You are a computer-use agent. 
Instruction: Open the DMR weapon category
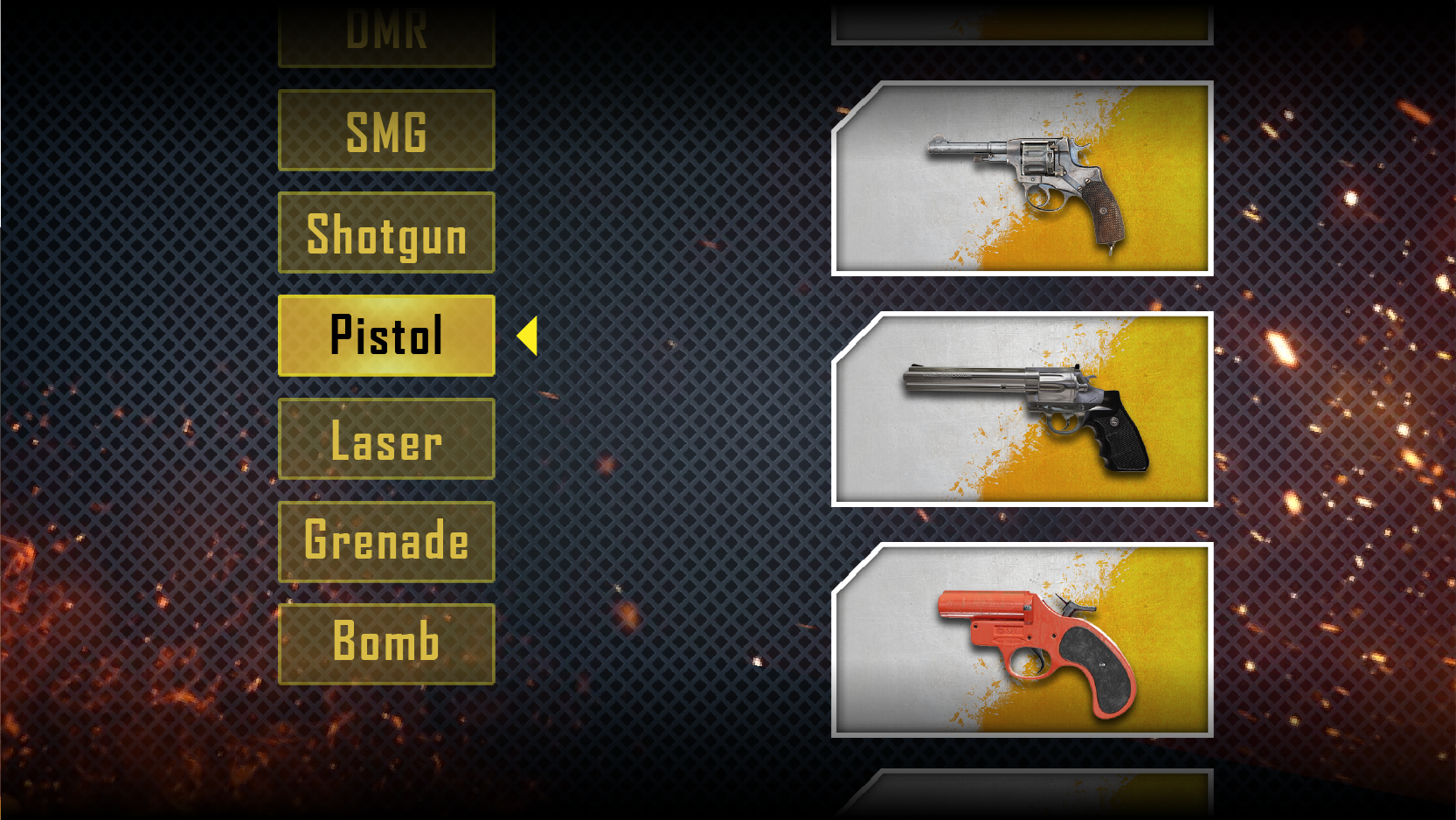click(386, 31)
